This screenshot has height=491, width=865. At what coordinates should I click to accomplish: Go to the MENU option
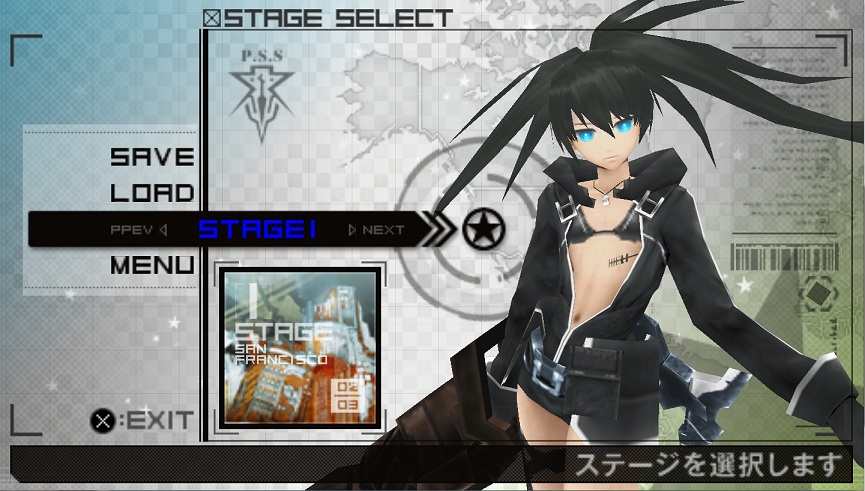pyautogui.click(x=152, y=266)
